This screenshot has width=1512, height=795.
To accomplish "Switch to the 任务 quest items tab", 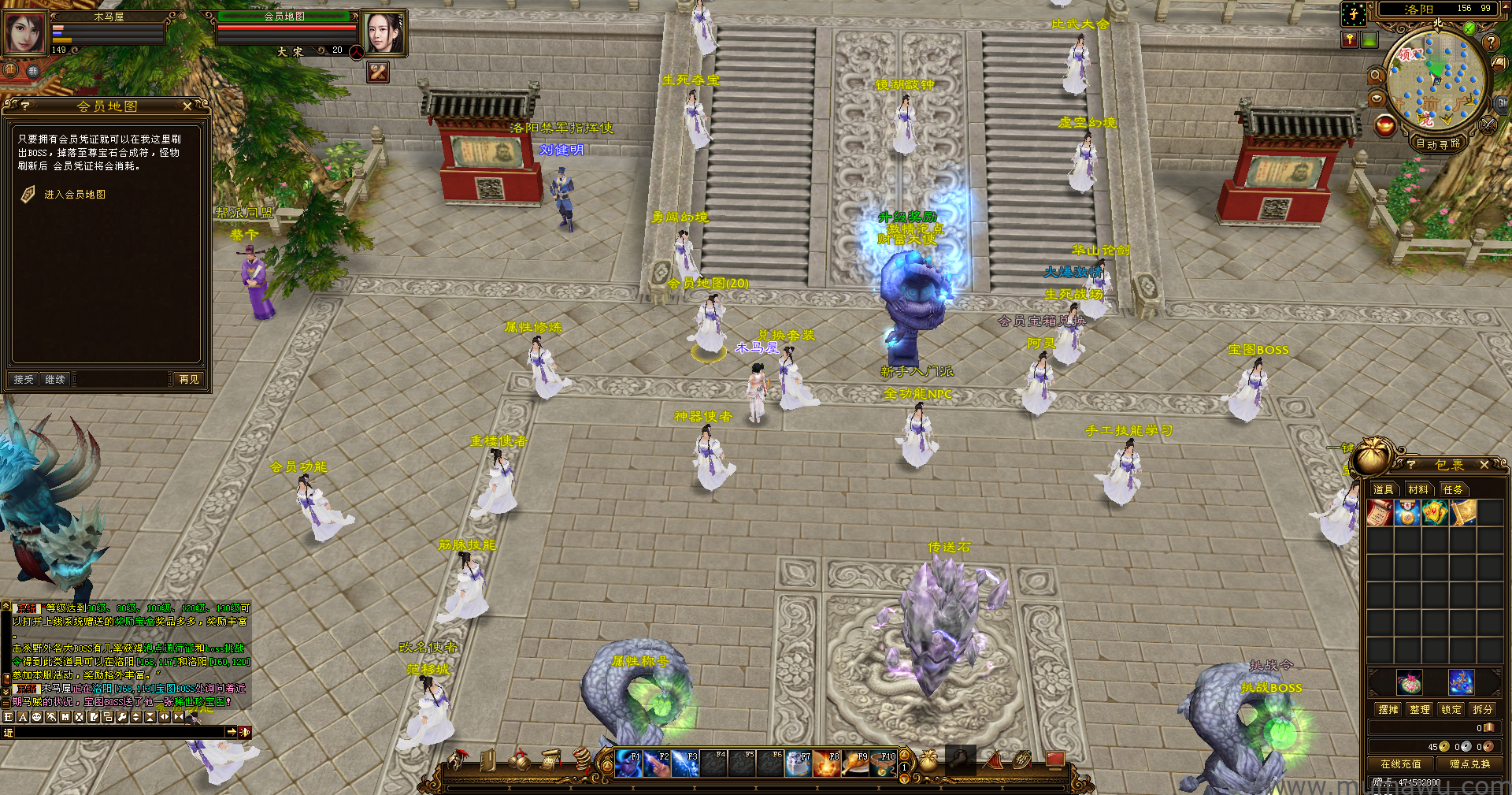I will 1453,489.
